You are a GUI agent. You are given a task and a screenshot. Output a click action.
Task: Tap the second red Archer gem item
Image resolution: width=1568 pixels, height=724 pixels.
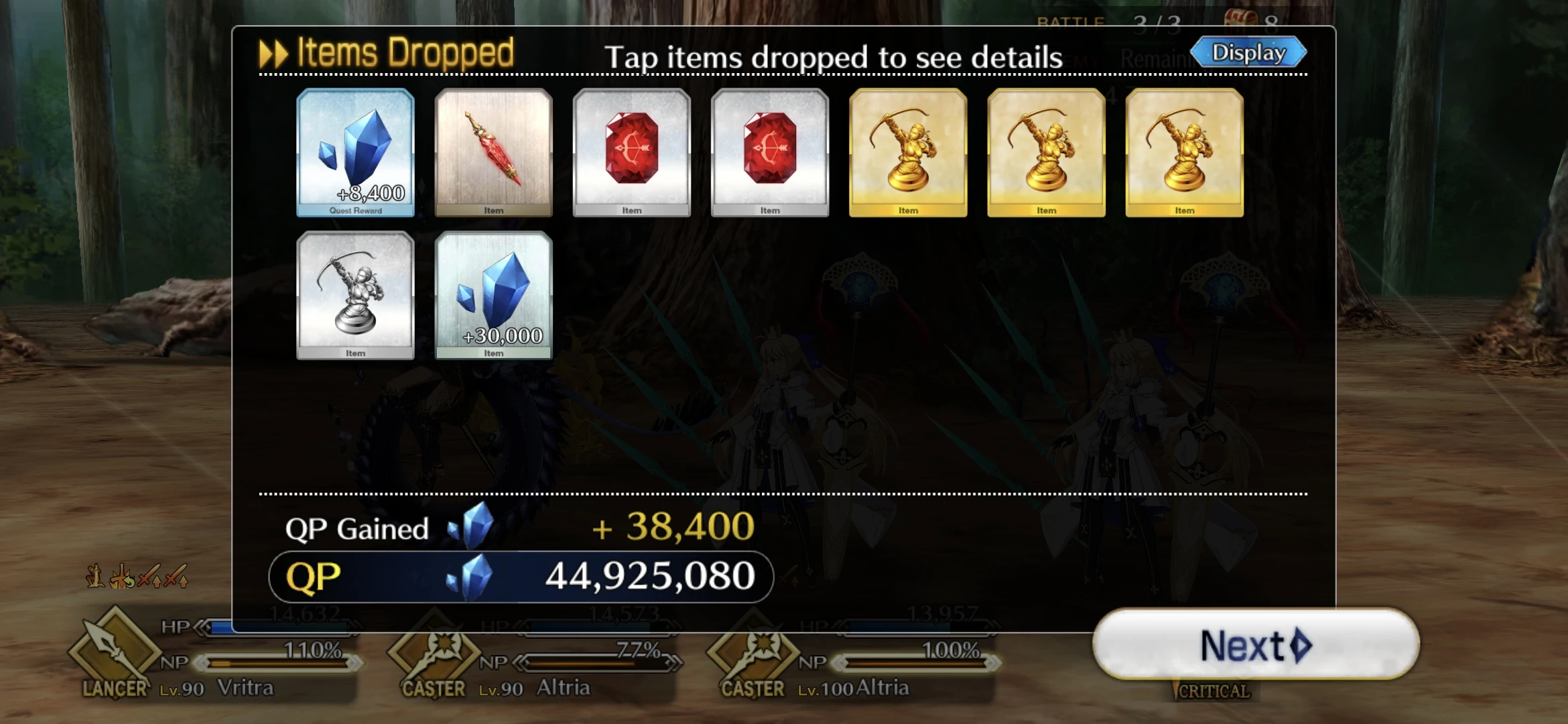pyautogui.click(x=770, y=153)
